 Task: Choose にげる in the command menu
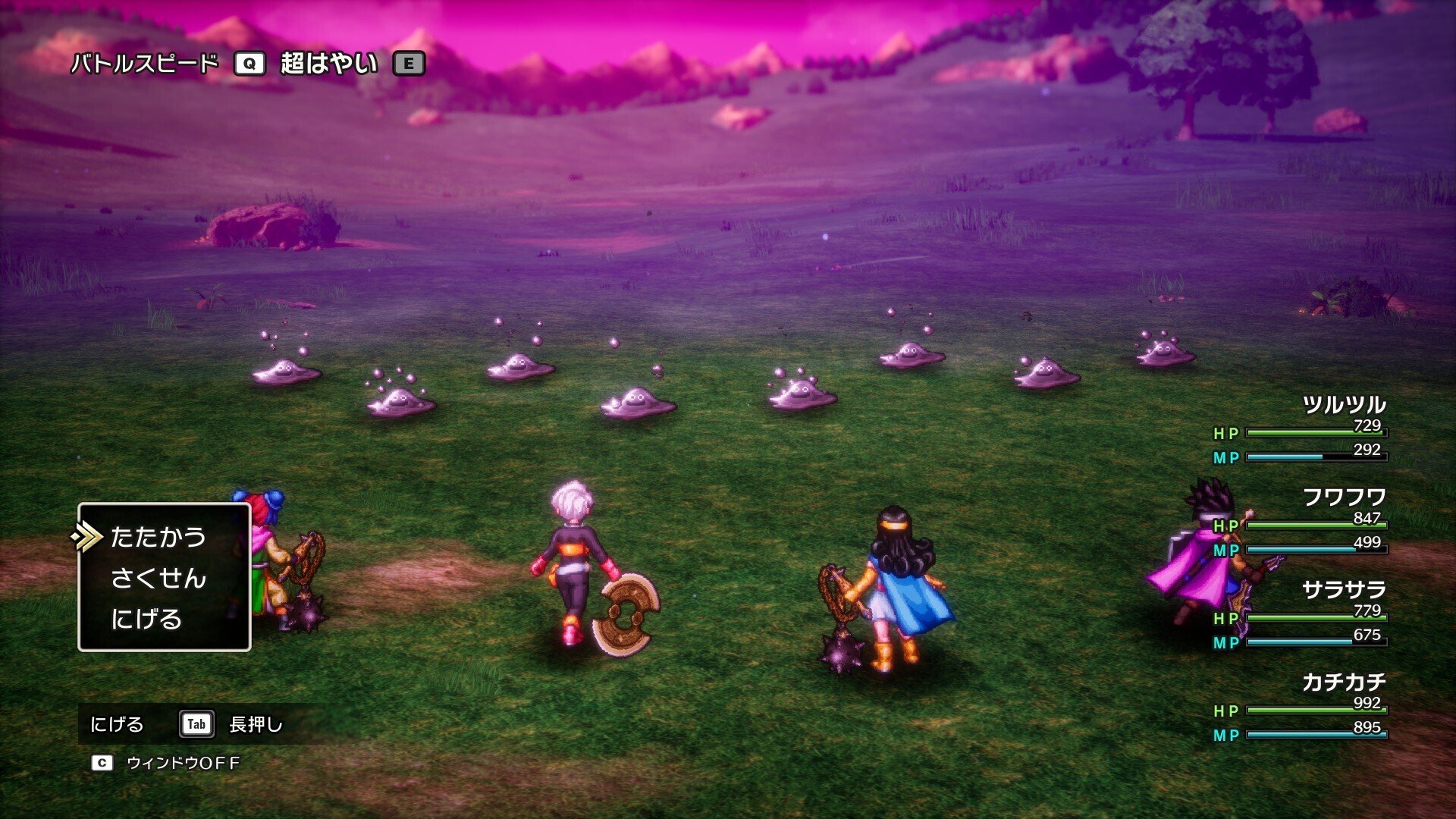point(146,620)
